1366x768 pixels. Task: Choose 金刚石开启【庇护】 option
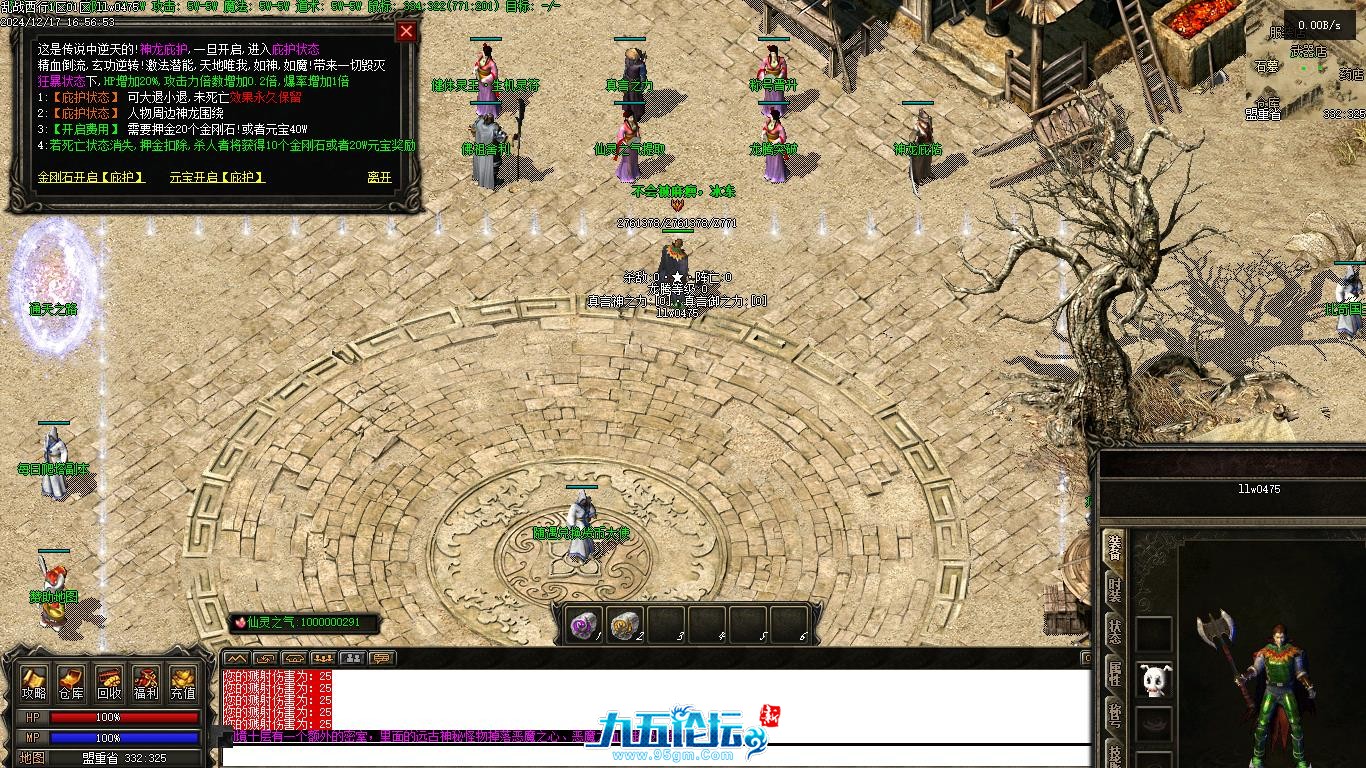point(91,177)
